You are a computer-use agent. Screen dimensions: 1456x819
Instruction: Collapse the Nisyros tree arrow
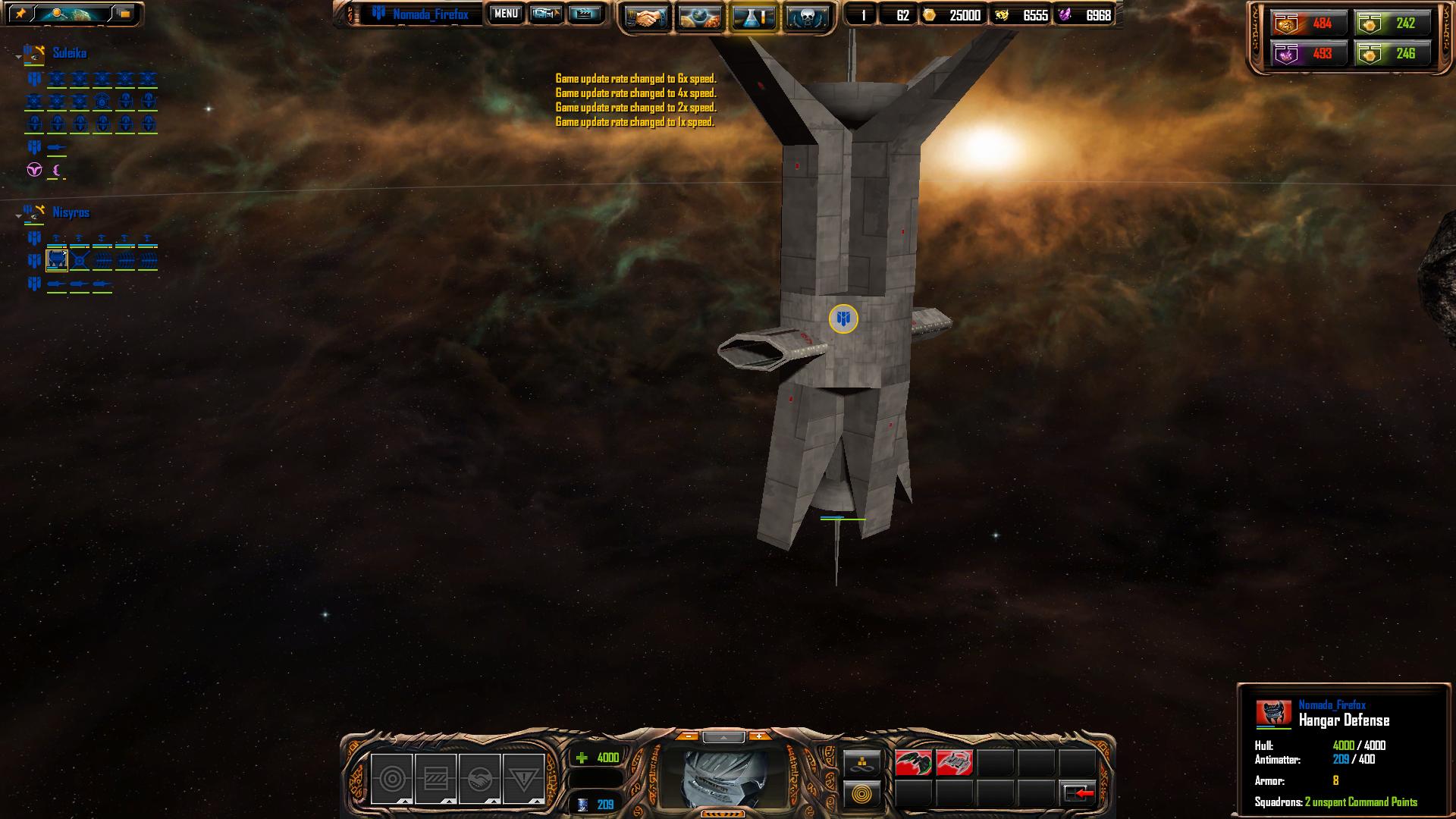pos(19,216)
